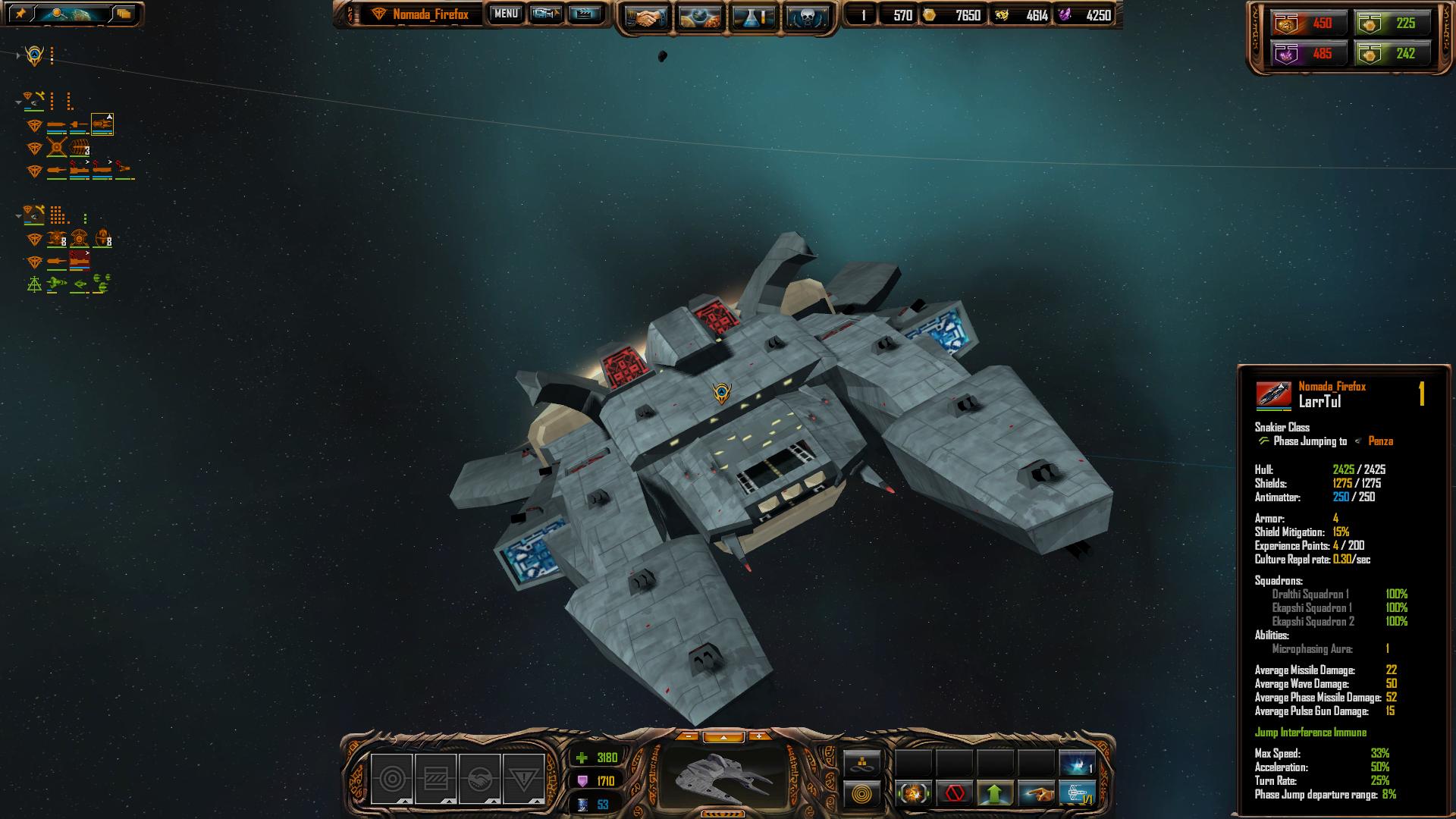Click the red stop order button
The height and width of the screenshot is (819, 1456).
(x=954, y=794)
